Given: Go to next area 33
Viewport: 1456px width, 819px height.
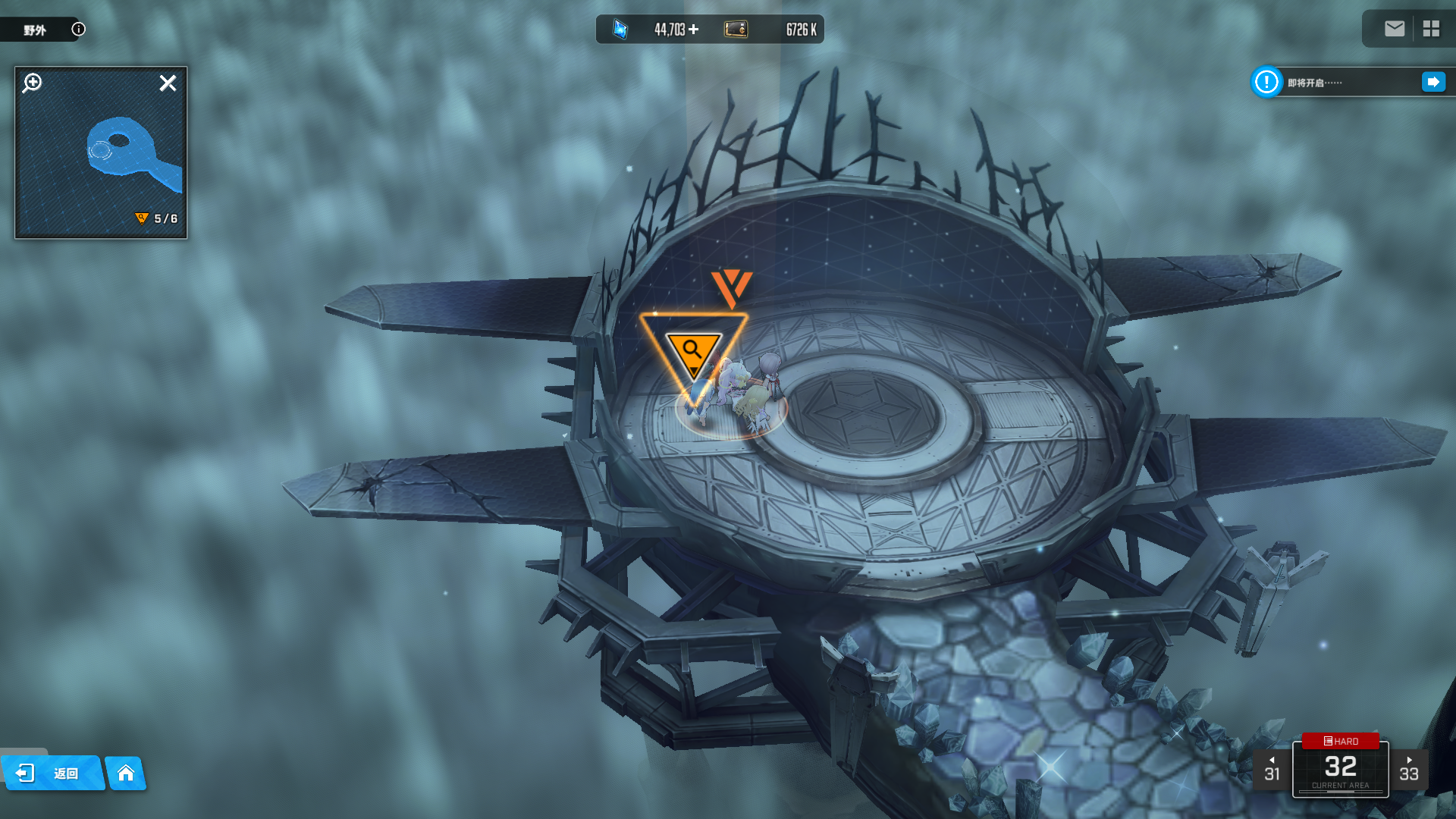Looking at the screenshot, I should (x=1409, y=770).
